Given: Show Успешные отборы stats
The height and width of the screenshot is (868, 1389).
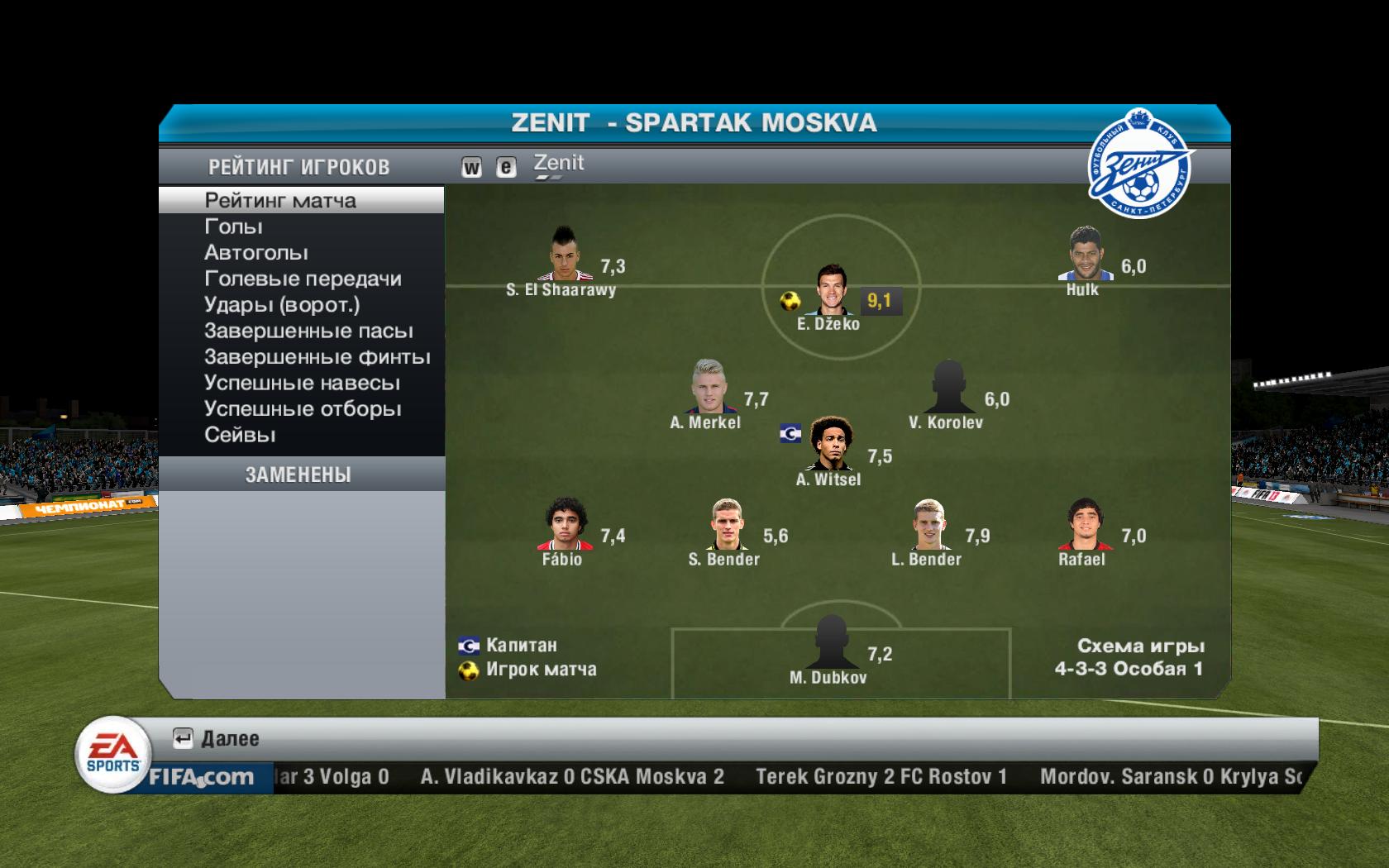Looking at the screenshot, I should (303, 409).
